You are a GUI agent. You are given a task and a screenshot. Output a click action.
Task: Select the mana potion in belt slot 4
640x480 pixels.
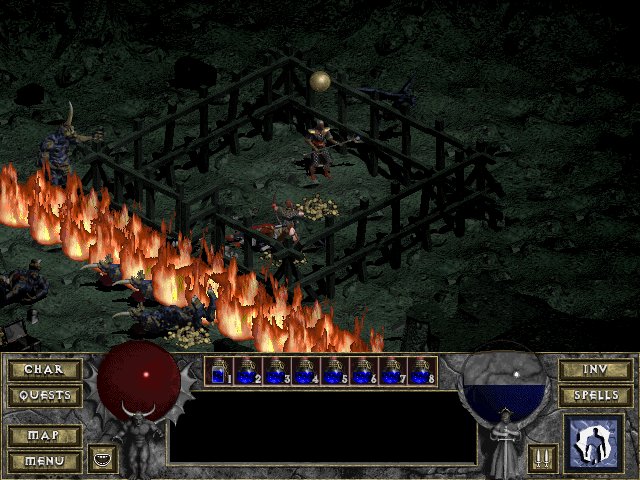[x=307, y=372]
